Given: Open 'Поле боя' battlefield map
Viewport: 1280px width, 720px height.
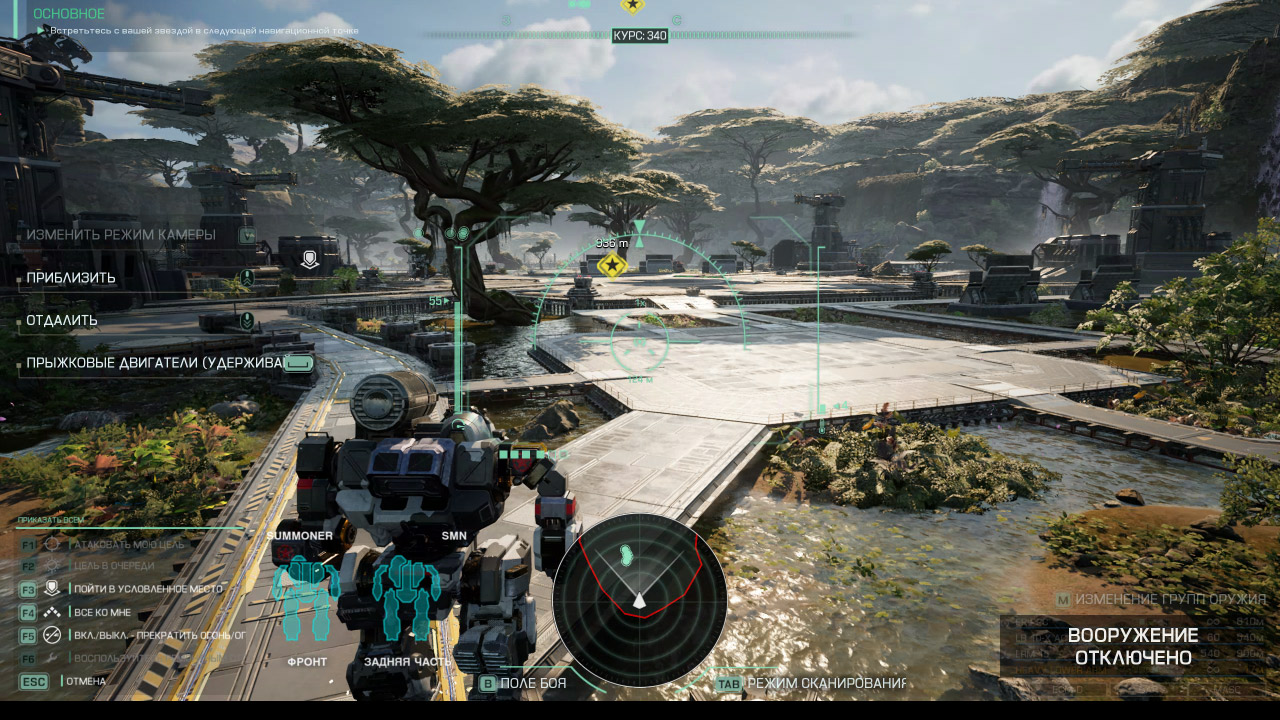Looking at the screenshot, I should click(x=533, y=684).
